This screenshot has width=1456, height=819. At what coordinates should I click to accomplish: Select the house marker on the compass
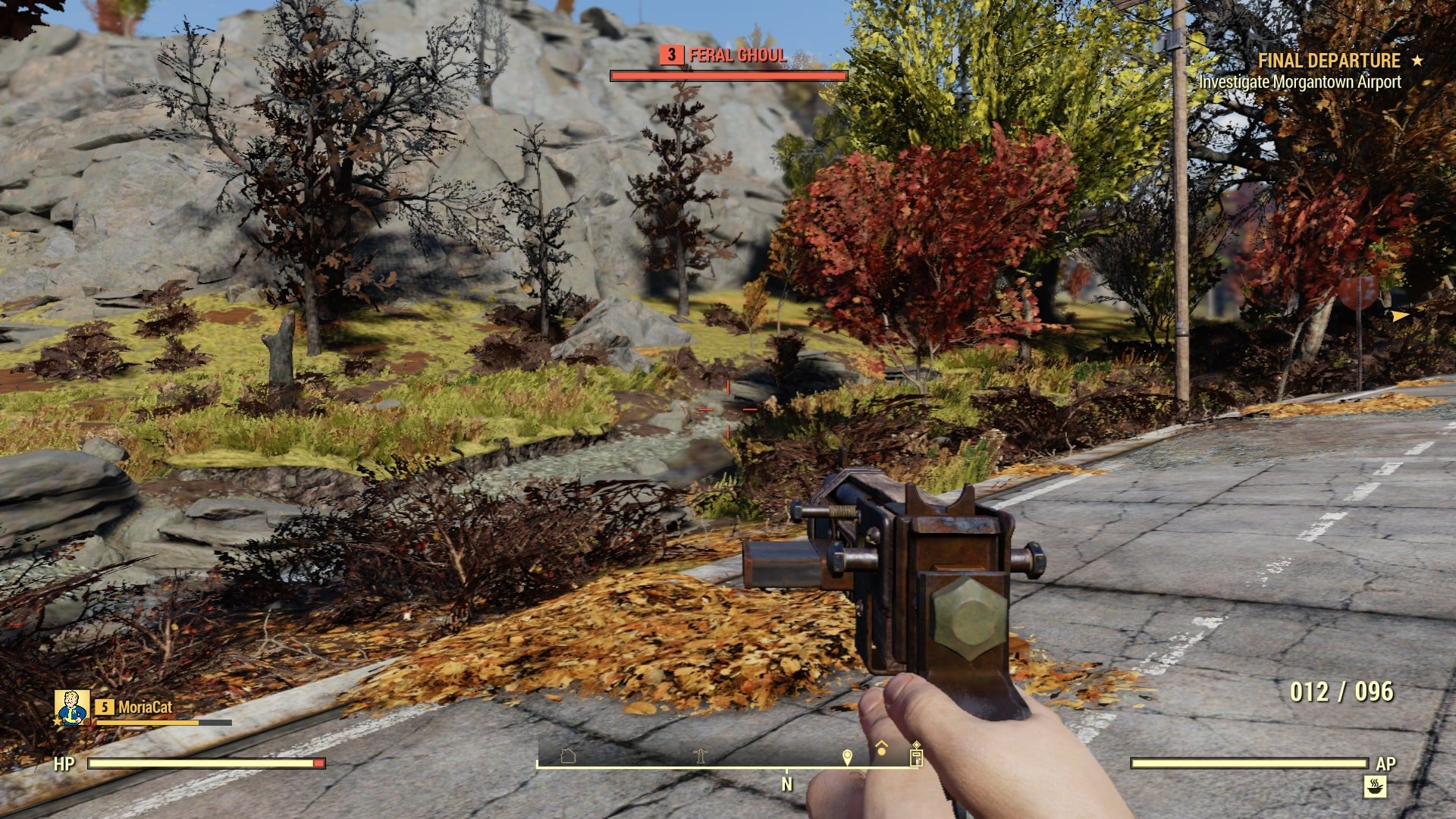[568, 755]
